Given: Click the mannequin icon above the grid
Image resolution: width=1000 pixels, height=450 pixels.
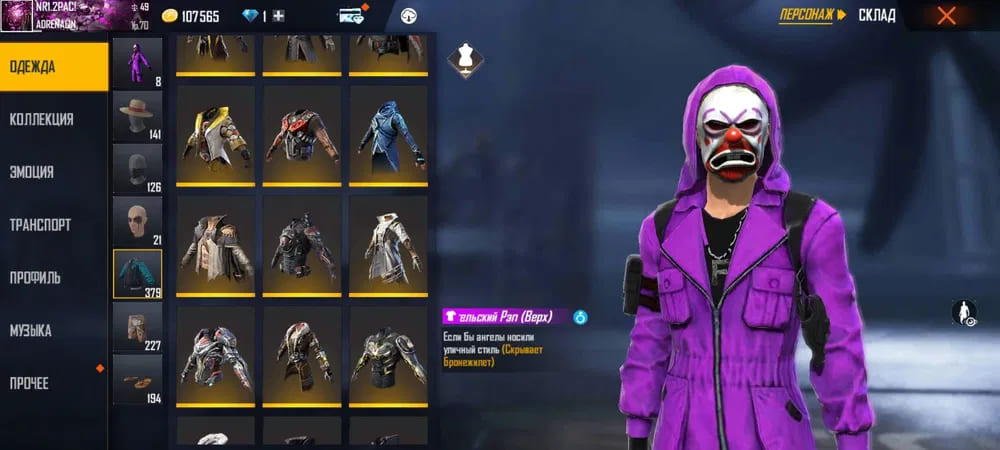Looking at the screenshot, I should (x=464, y=57).
